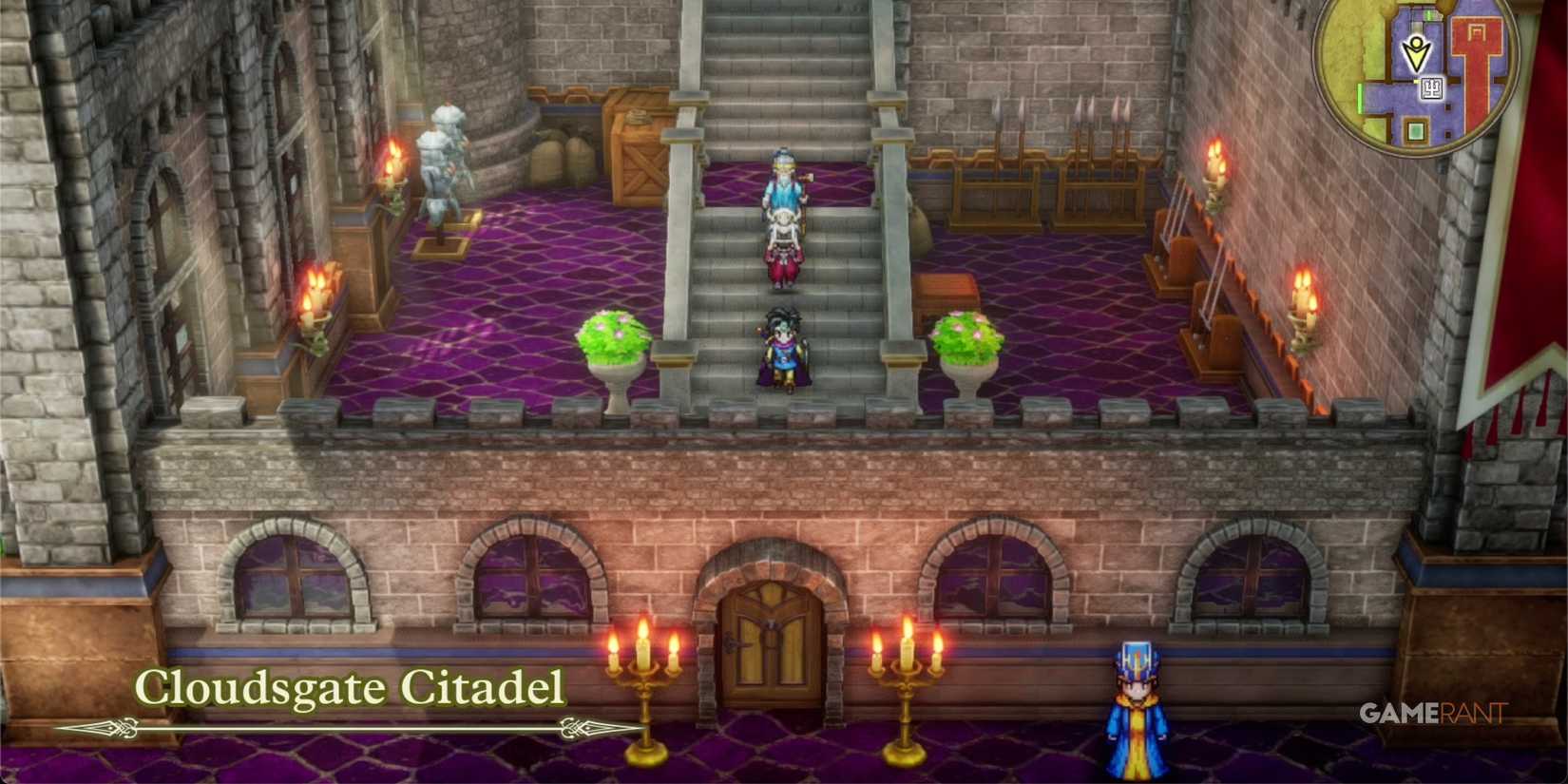Click the Cloudsgate Citadel location title
Image resolution: width=1568 pixels, height=784 pixels.
(350, 687)
